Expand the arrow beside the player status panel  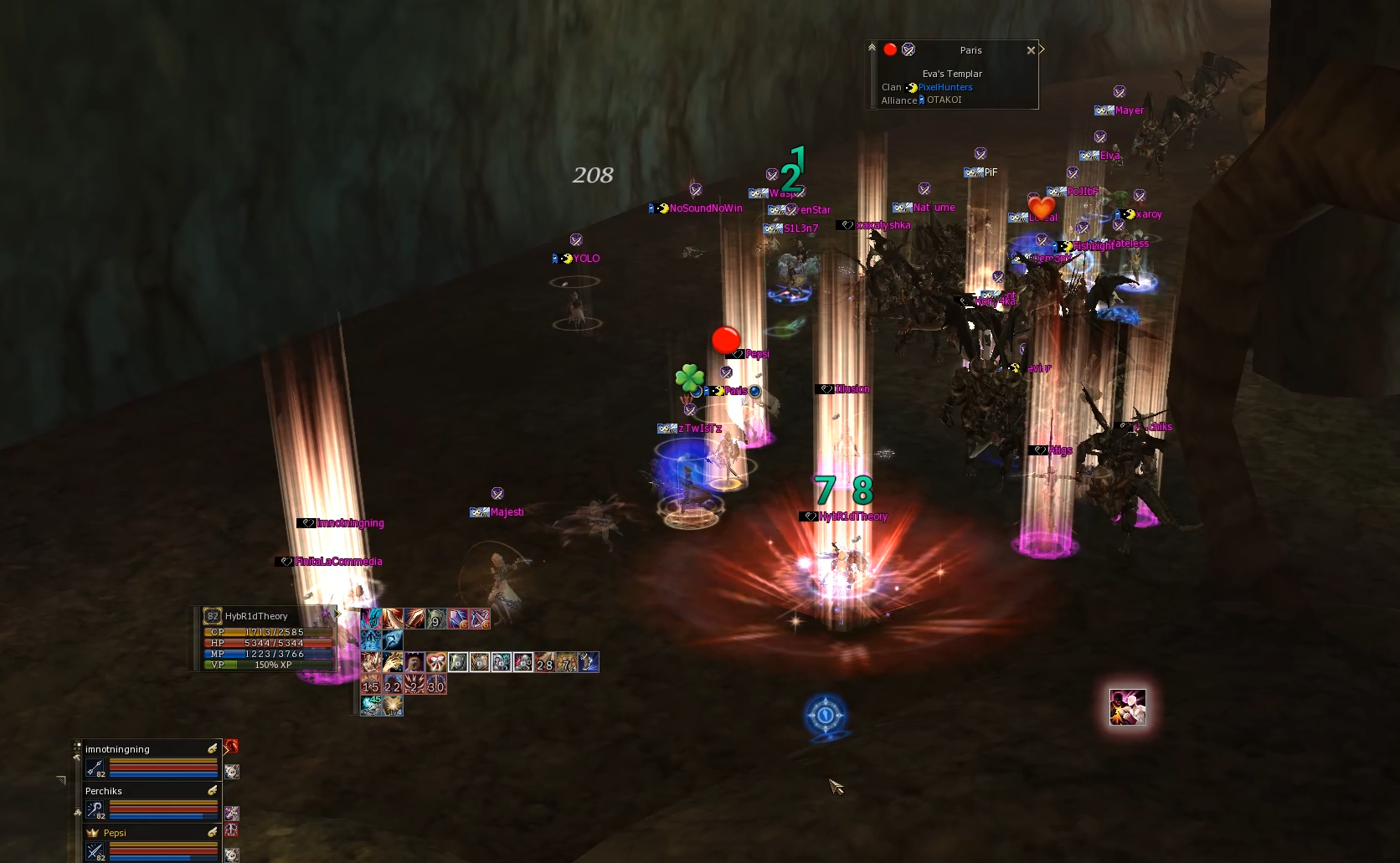tap(338, 614)
